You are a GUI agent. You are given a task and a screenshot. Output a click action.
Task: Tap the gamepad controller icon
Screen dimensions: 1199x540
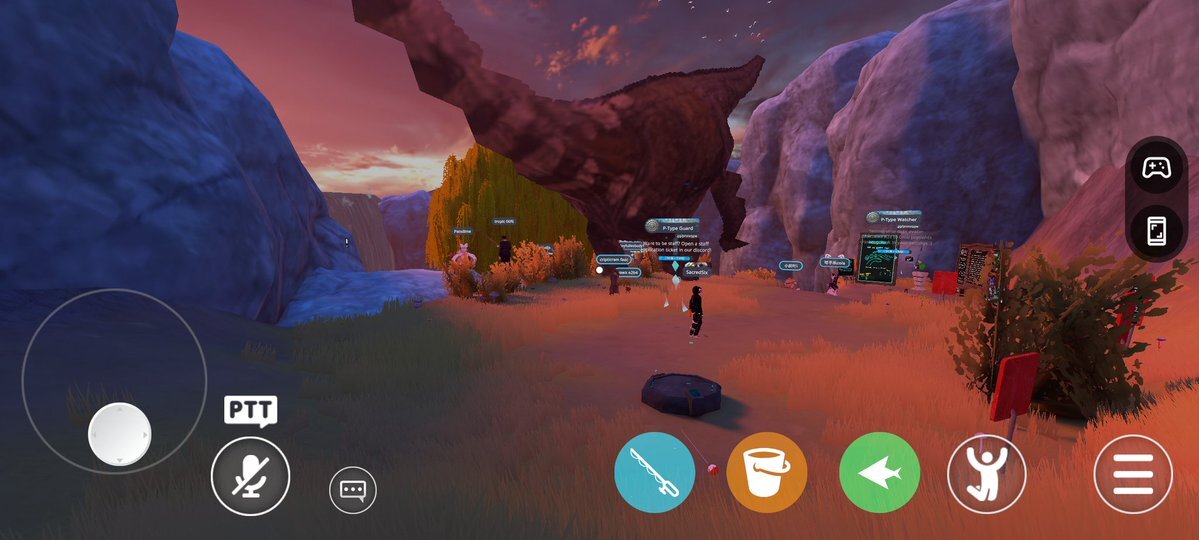[x=1156, y=167]
